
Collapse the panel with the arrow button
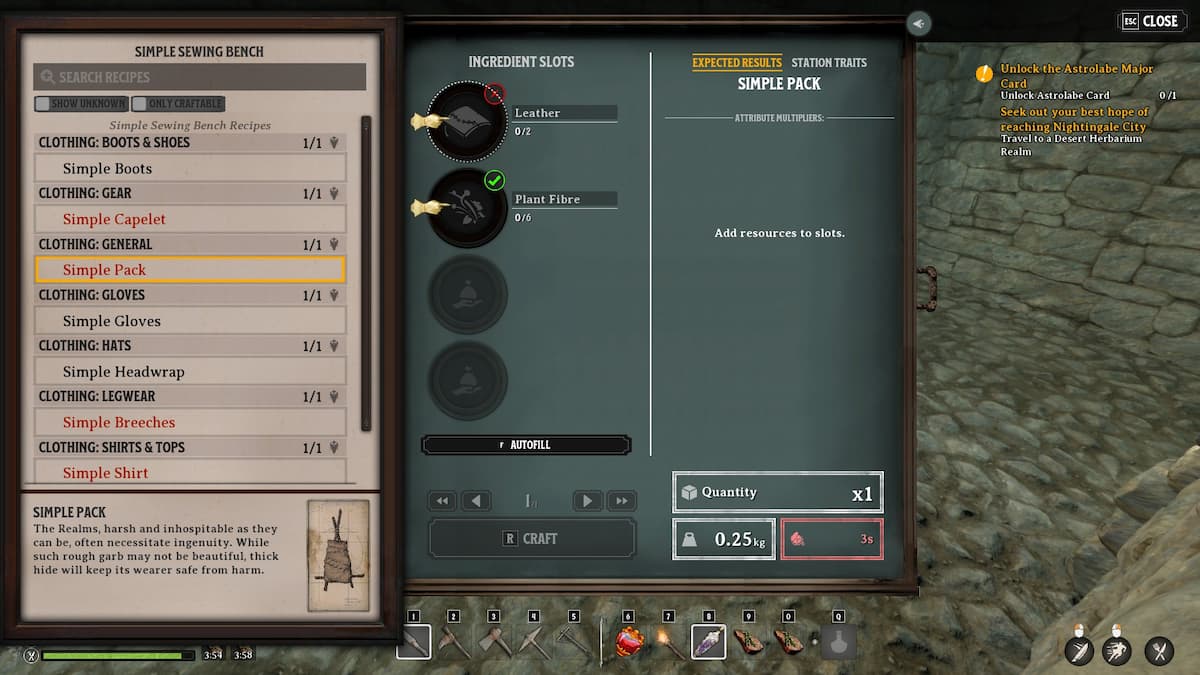pos(919,23)
